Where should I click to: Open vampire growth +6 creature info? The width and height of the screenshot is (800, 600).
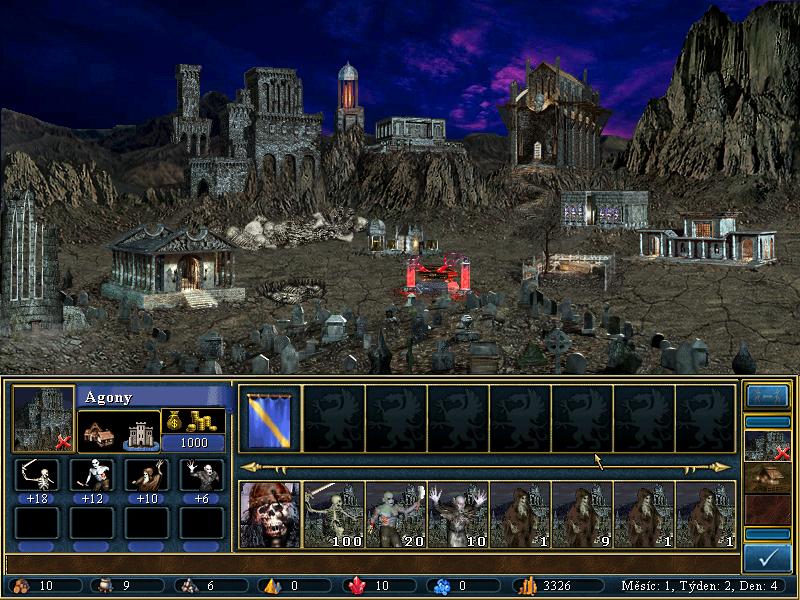pos(201,475)
